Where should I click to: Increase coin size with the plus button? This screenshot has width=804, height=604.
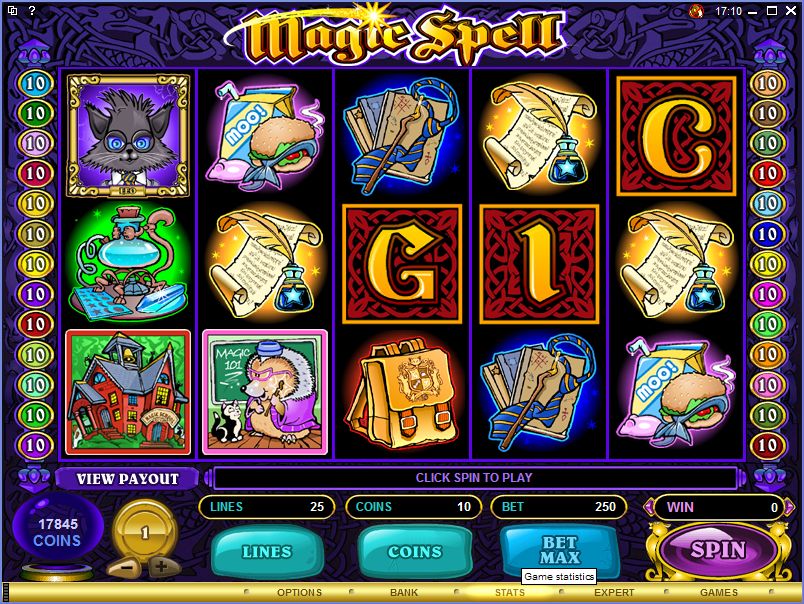coord(161,566)
